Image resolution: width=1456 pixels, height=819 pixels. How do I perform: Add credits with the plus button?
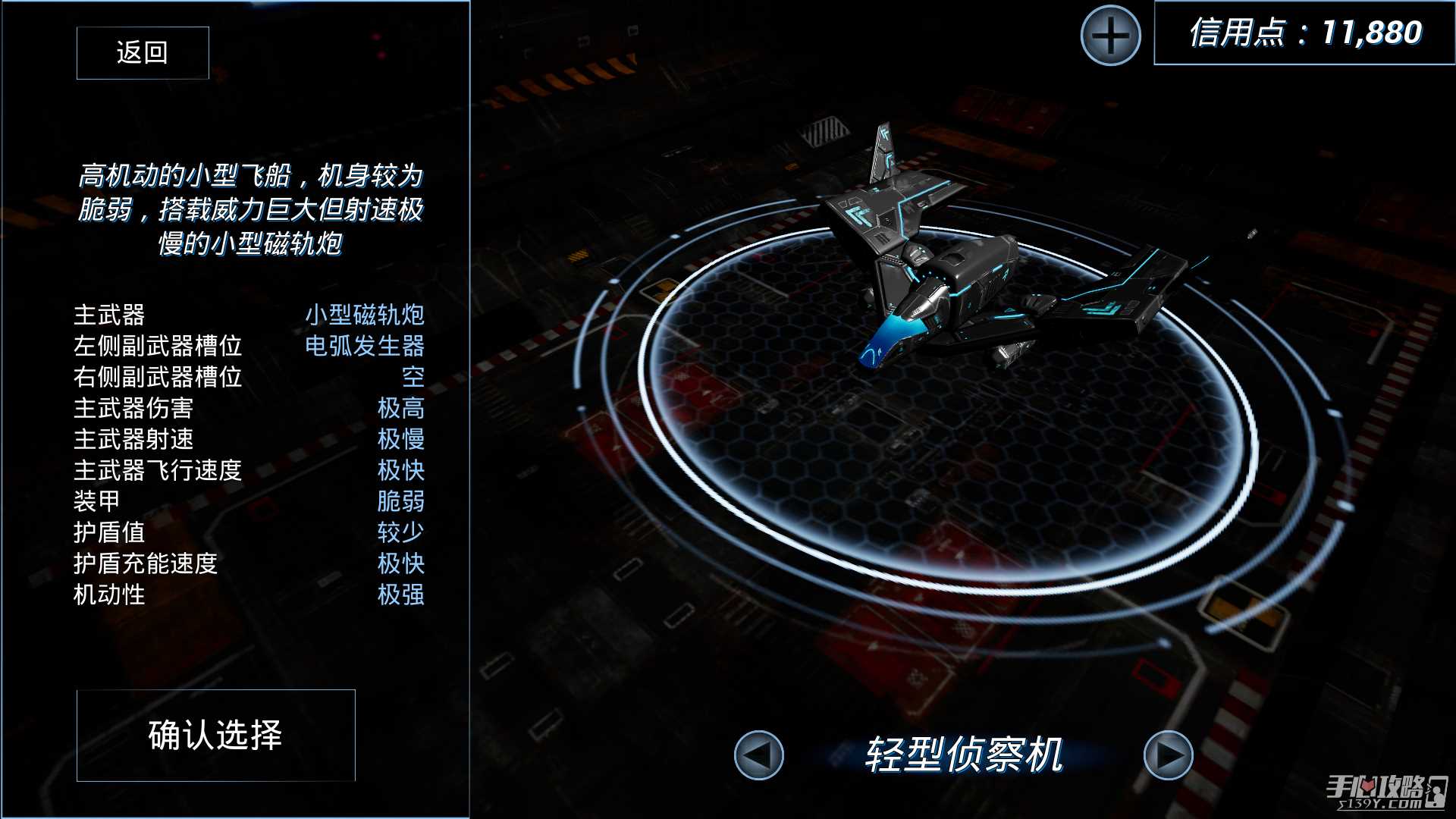coord(1110,36)
